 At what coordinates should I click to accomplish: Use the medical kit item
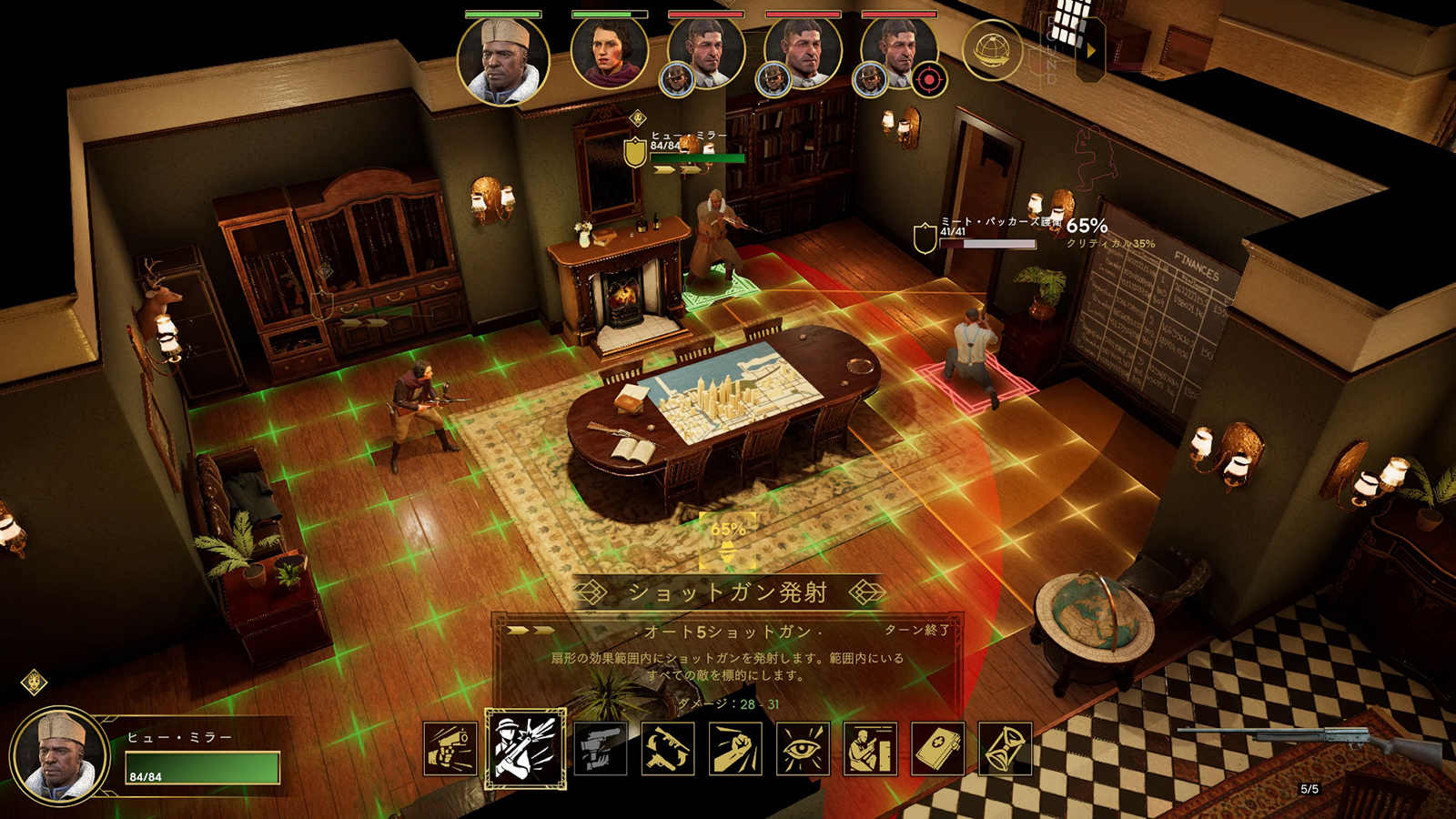click(938, 749)
